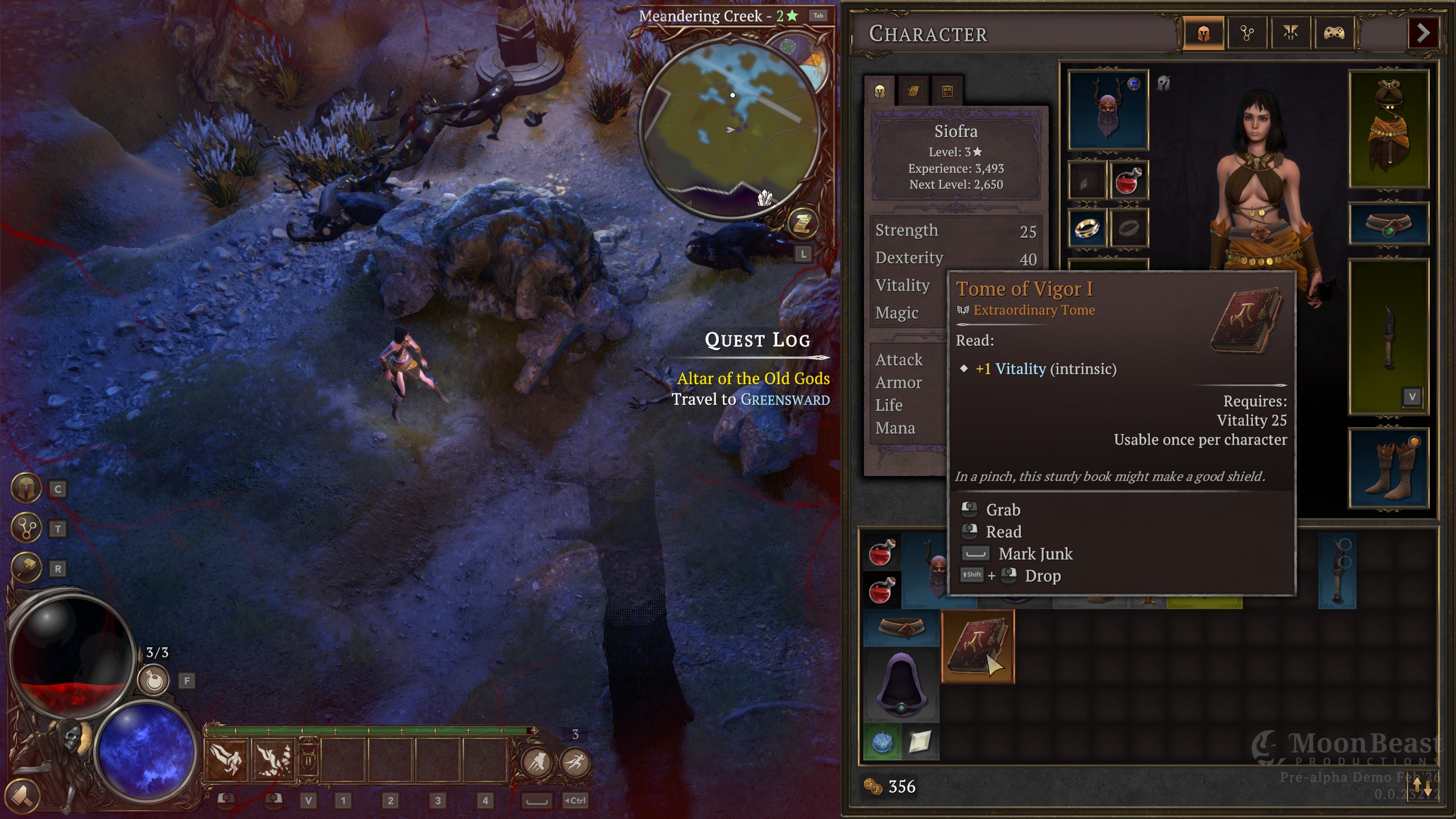This screenshot has width=1456, height=819.
Task: Choose the equipped orange body armor slot
Action: pos(1388,129)
